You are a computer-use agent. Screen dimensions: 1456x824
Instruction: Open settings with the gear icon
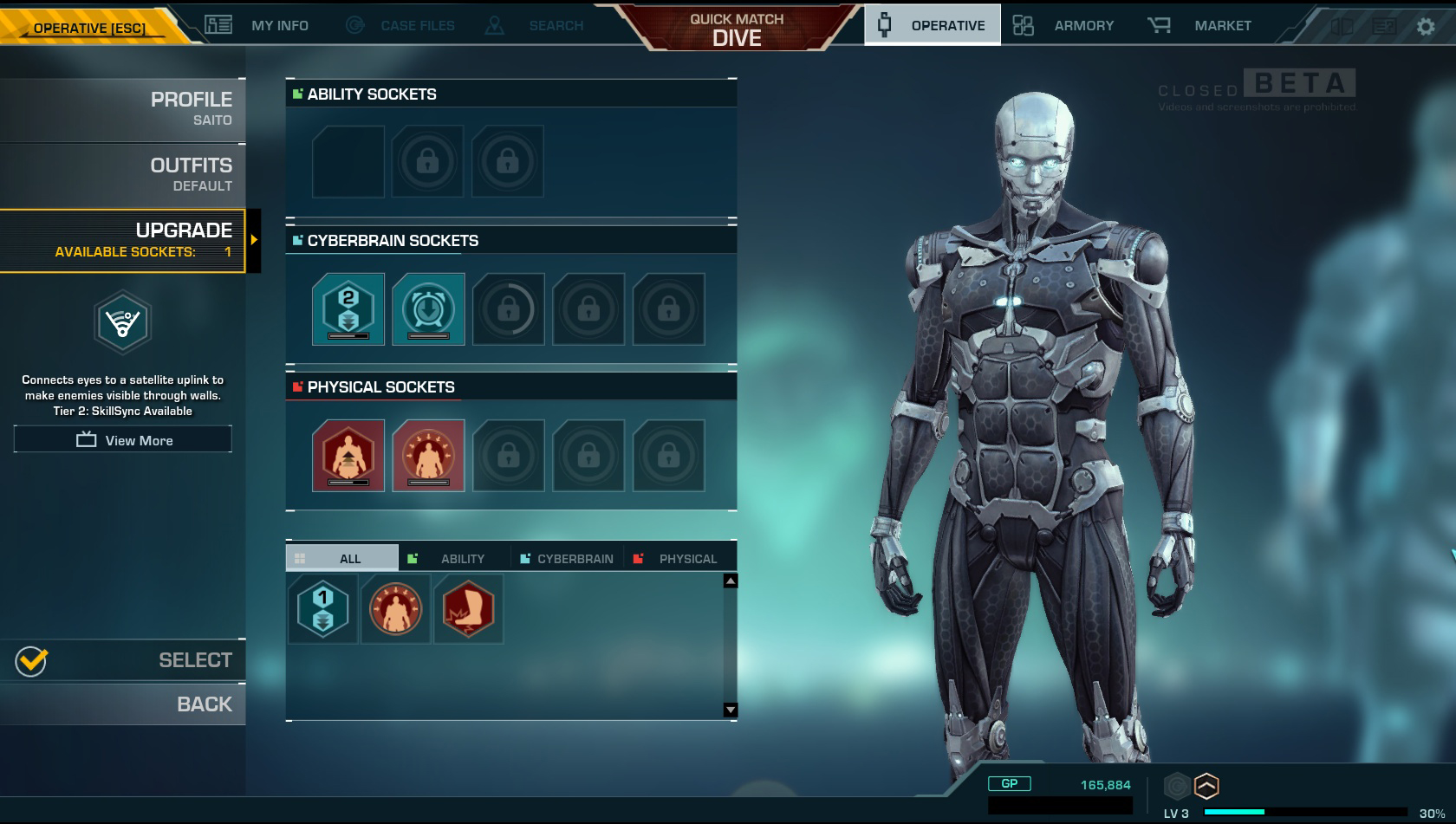tap(1426, 27)
